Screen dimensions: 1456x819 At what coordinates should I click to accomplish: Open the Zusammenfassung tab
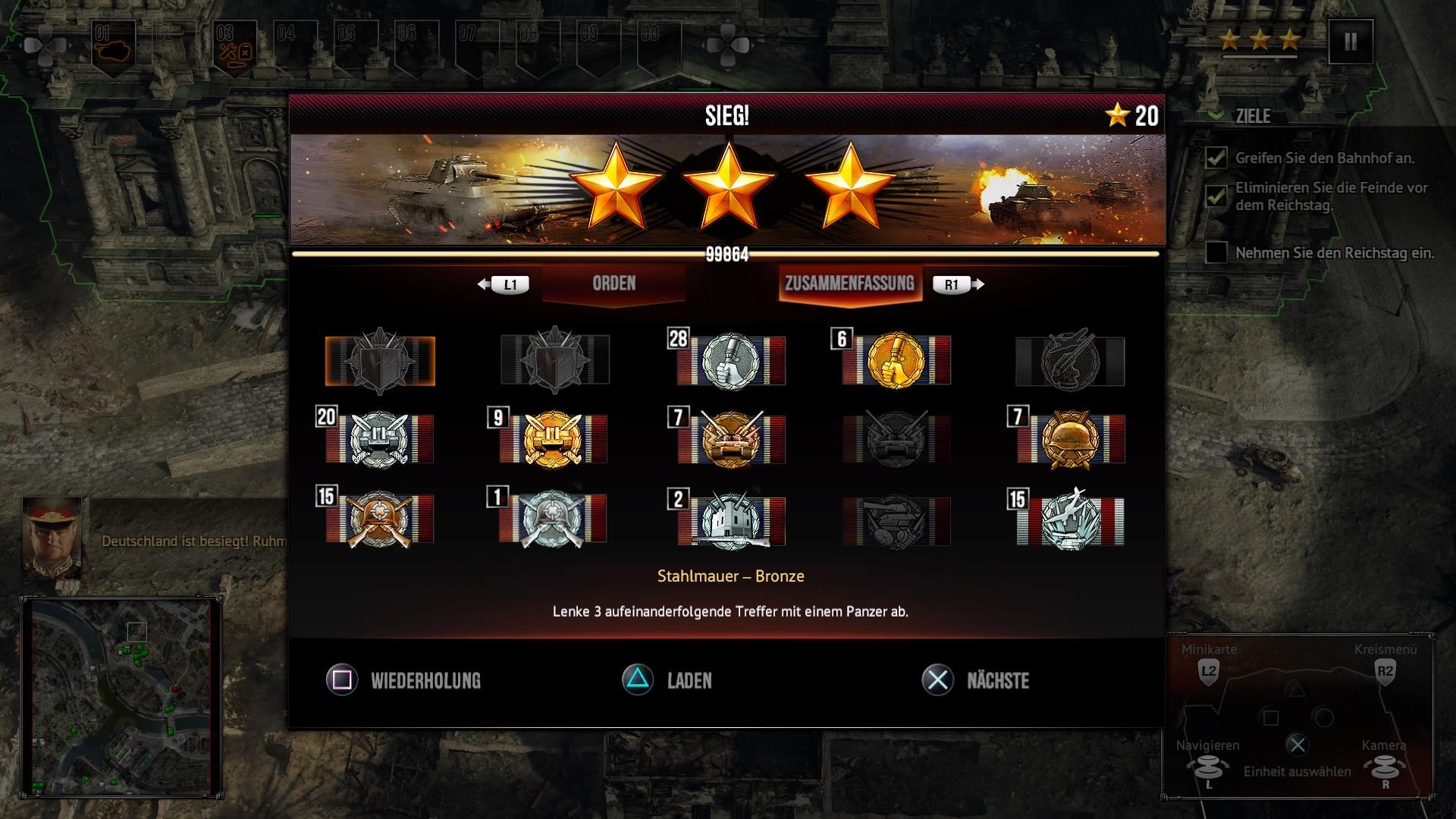[849, 284]
